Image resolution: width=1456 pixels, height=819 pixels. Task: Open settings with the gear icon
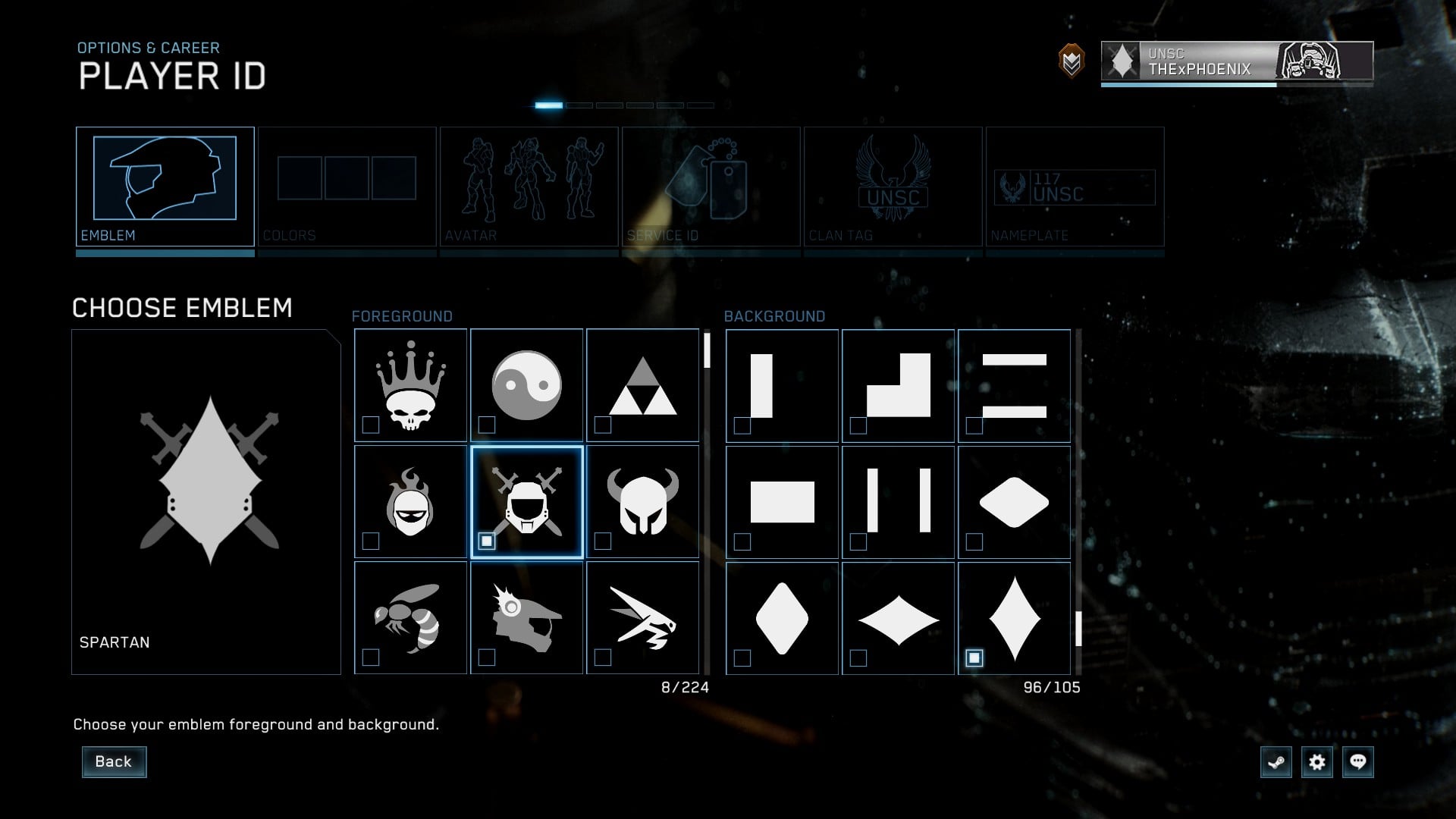[x=1317, y=762]
